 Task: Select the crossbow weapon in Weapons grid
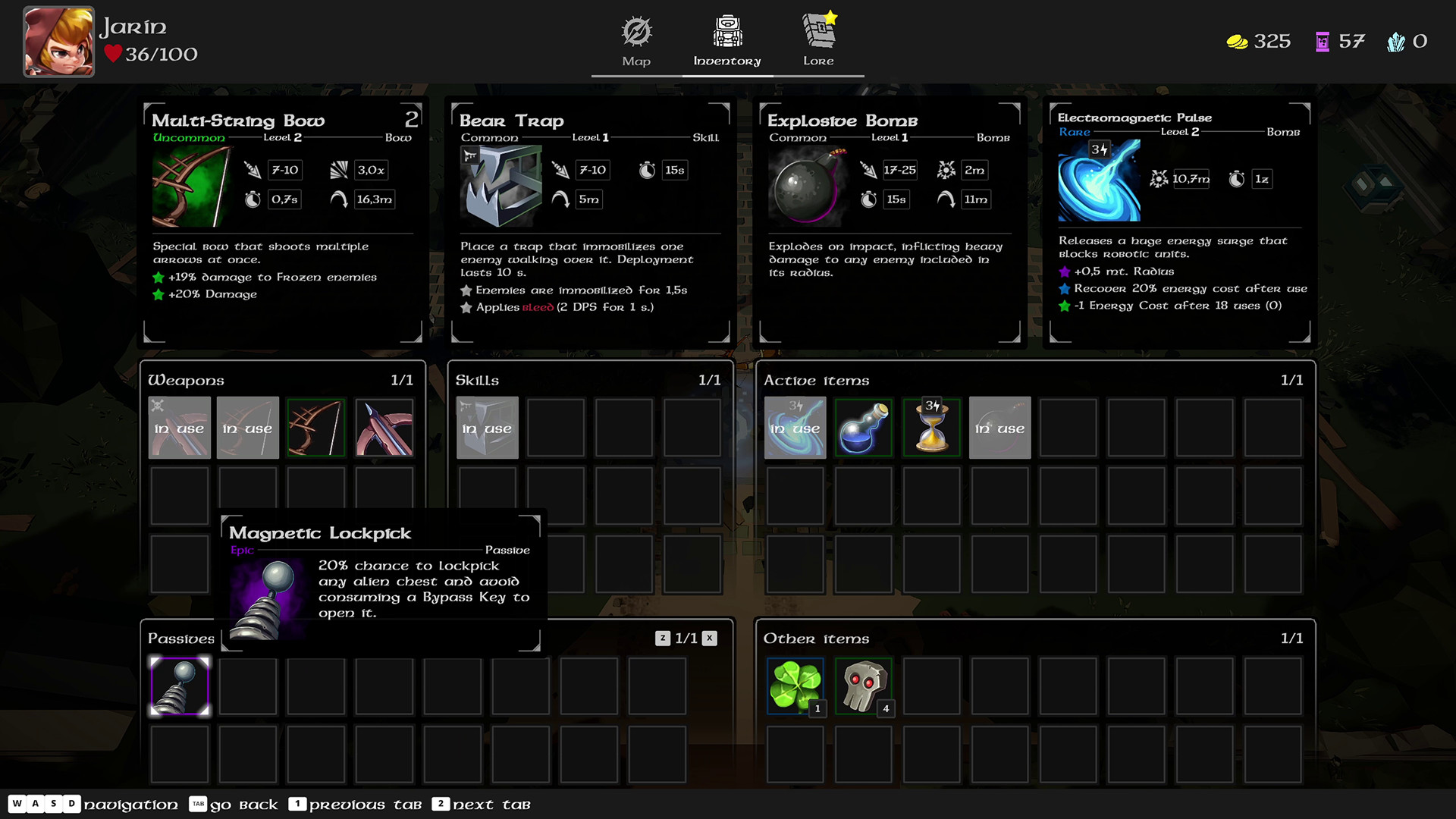[x=384, y=428]
